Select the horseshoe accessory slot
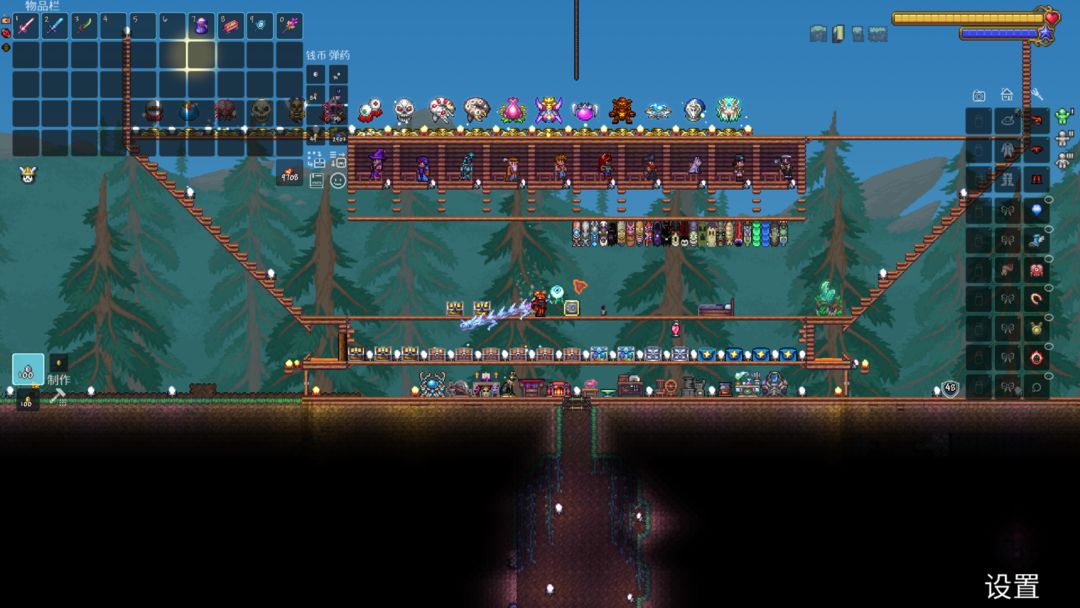The width and height of the screenshot is (1080, 608). [1037, 298]
